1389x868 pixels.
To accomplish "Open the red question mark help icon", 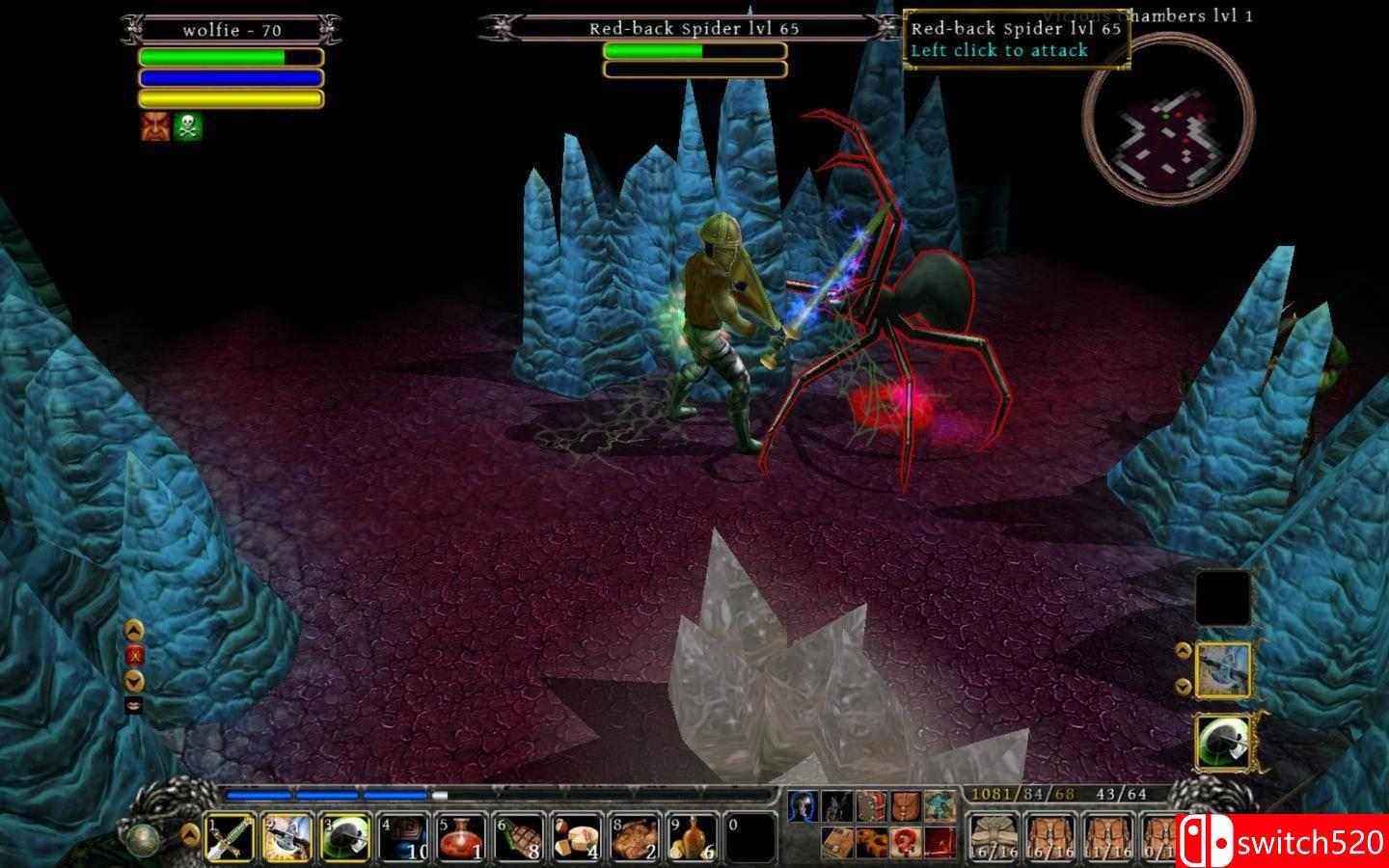I will [904, 841].
